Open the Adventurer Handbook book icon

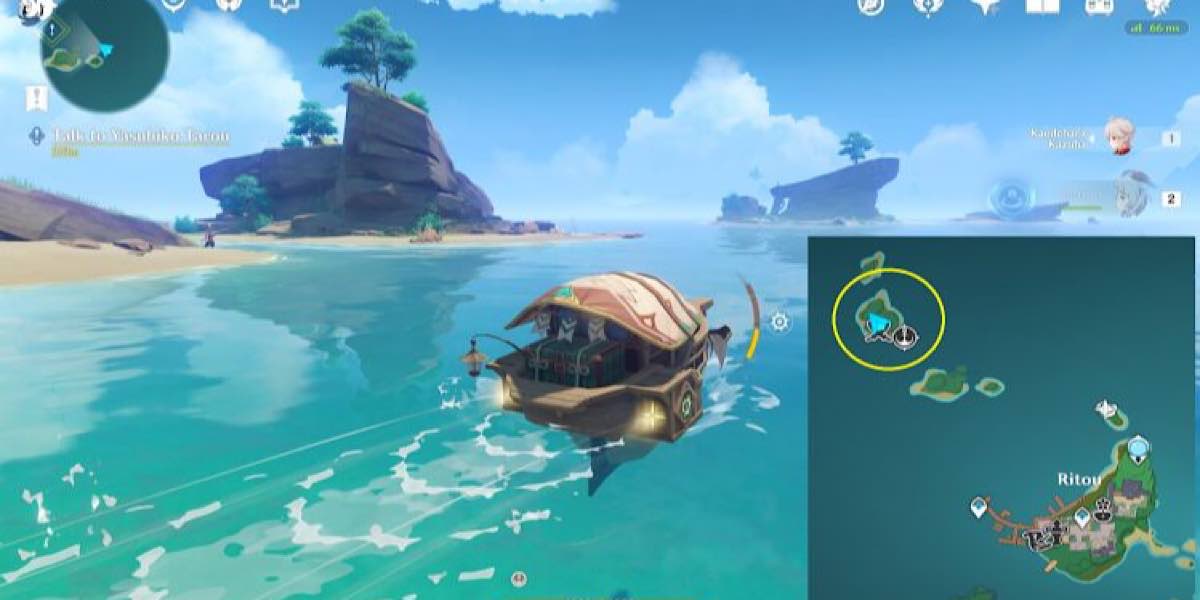pos(1044,7)
